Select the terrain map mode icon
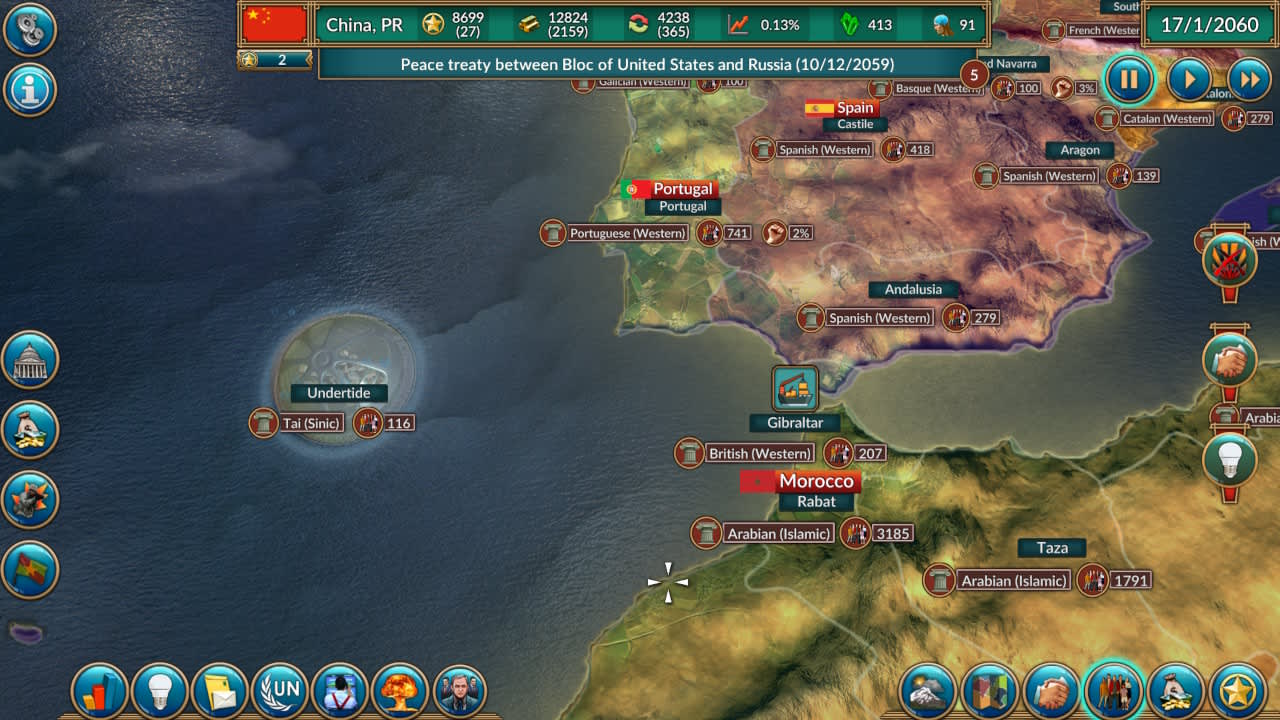 926,690
